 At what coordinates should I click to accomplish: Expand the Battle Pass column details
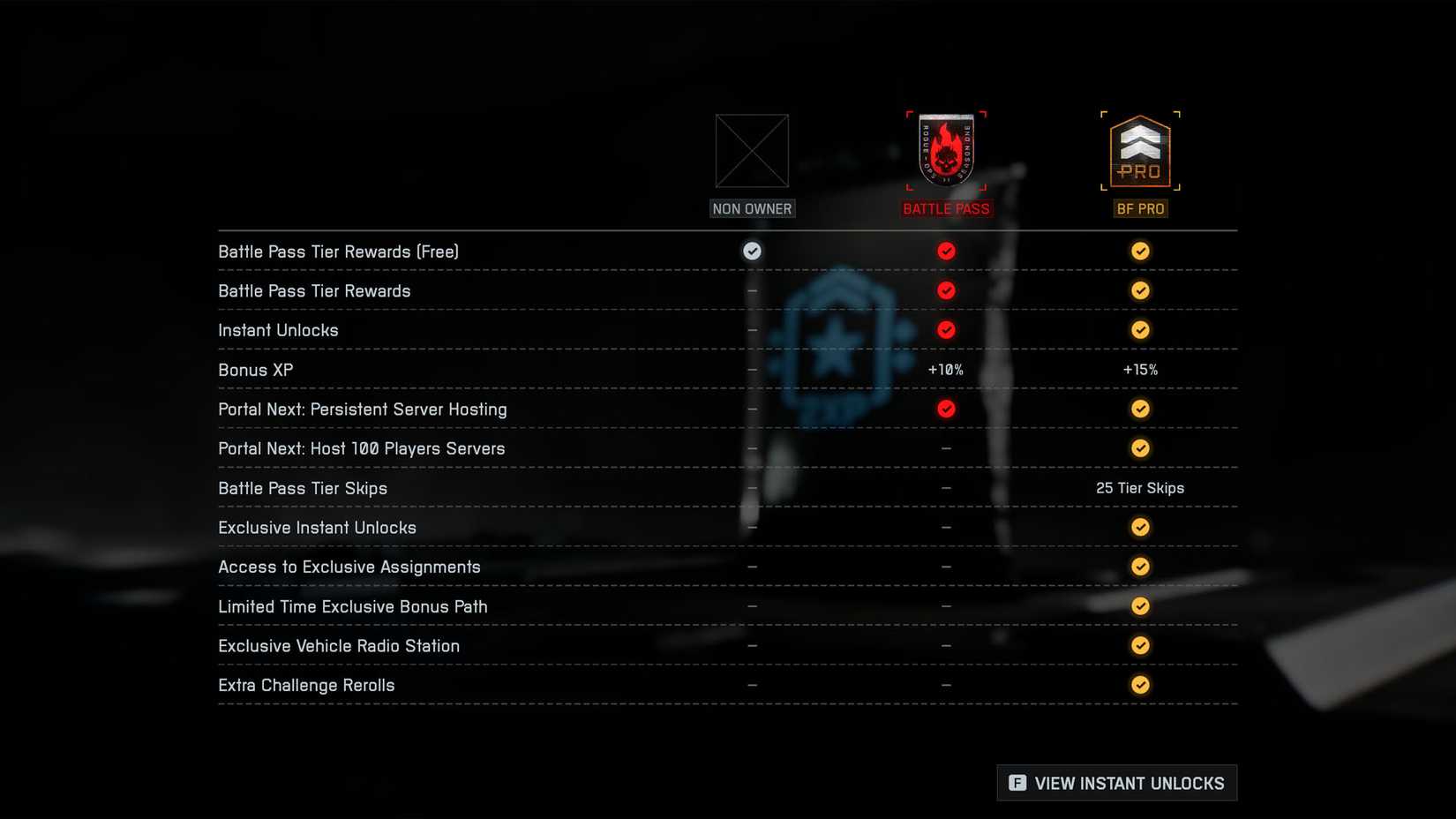pyautogui.click(x=946, y=208)
